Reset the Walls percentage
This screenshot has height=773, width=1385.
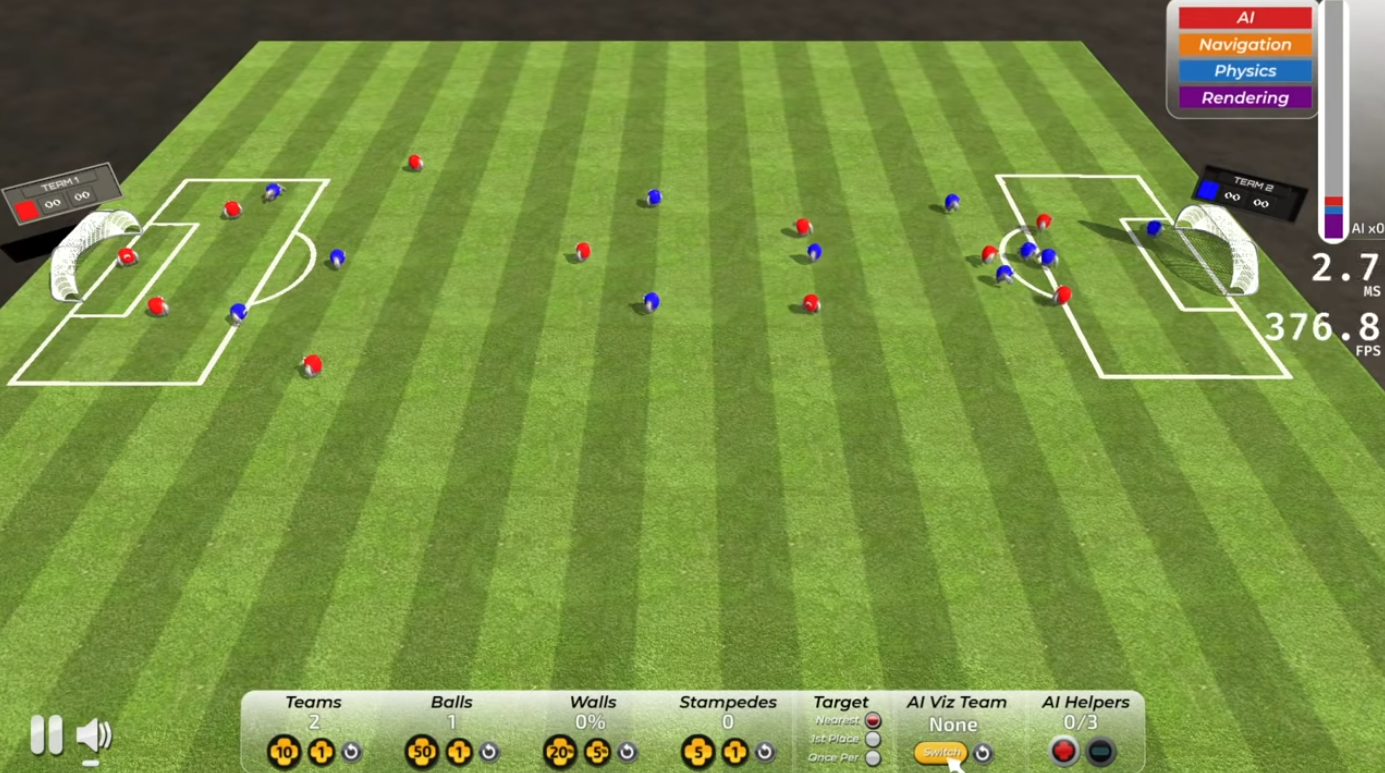pyautogui.click(x=627, y=751)
